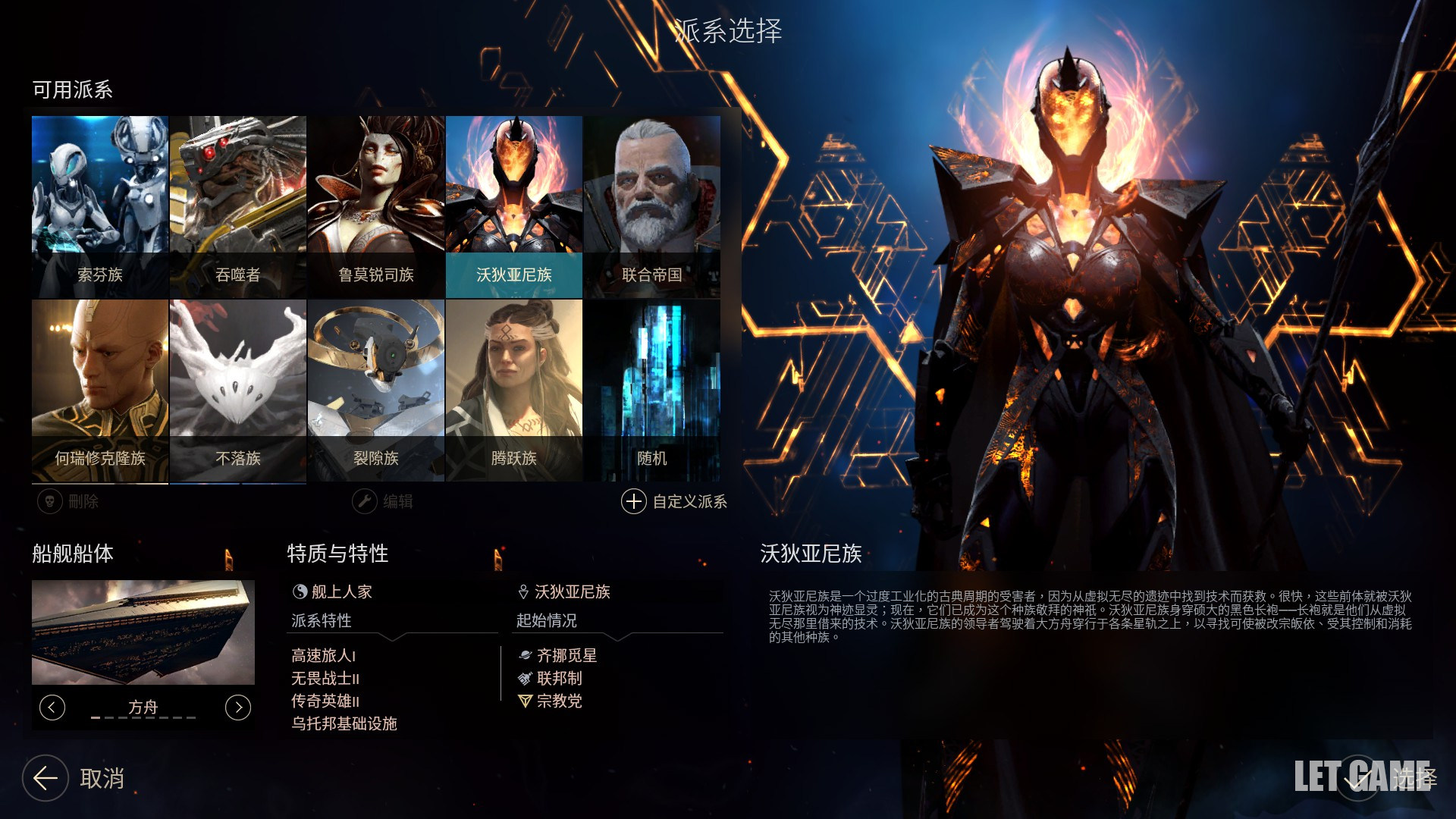
Task: Choose the 吞噬者 faction tile
Action: point(238,205)
